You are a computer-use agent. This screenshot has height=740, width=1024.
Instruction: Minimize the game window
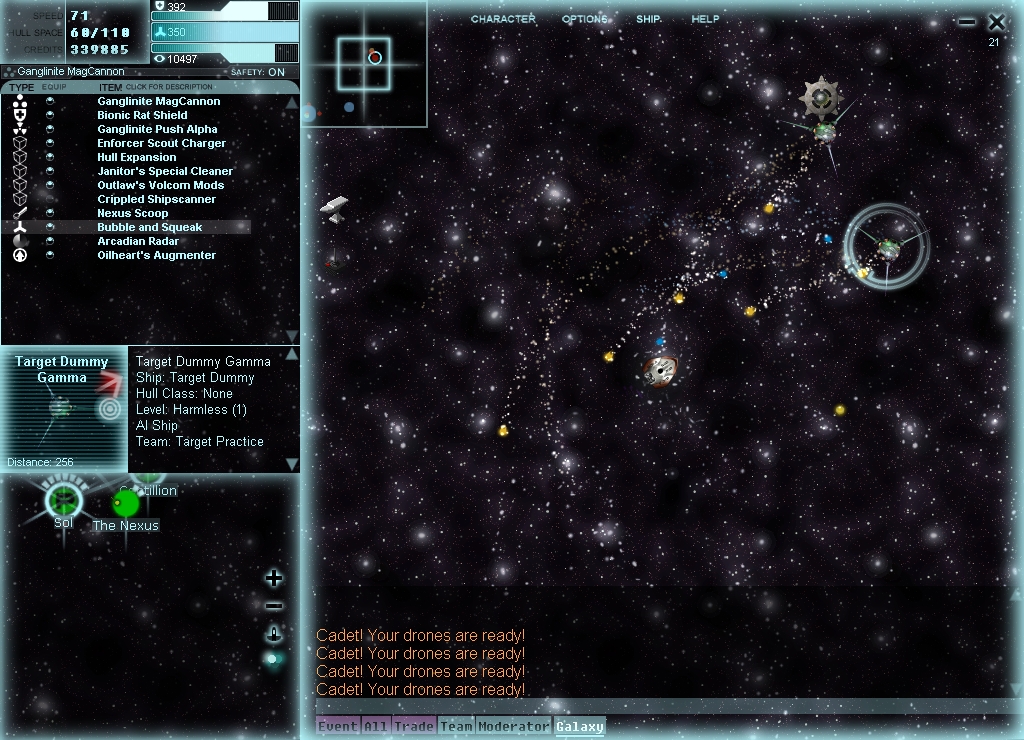pyautogui.click(x=966, y=22)
